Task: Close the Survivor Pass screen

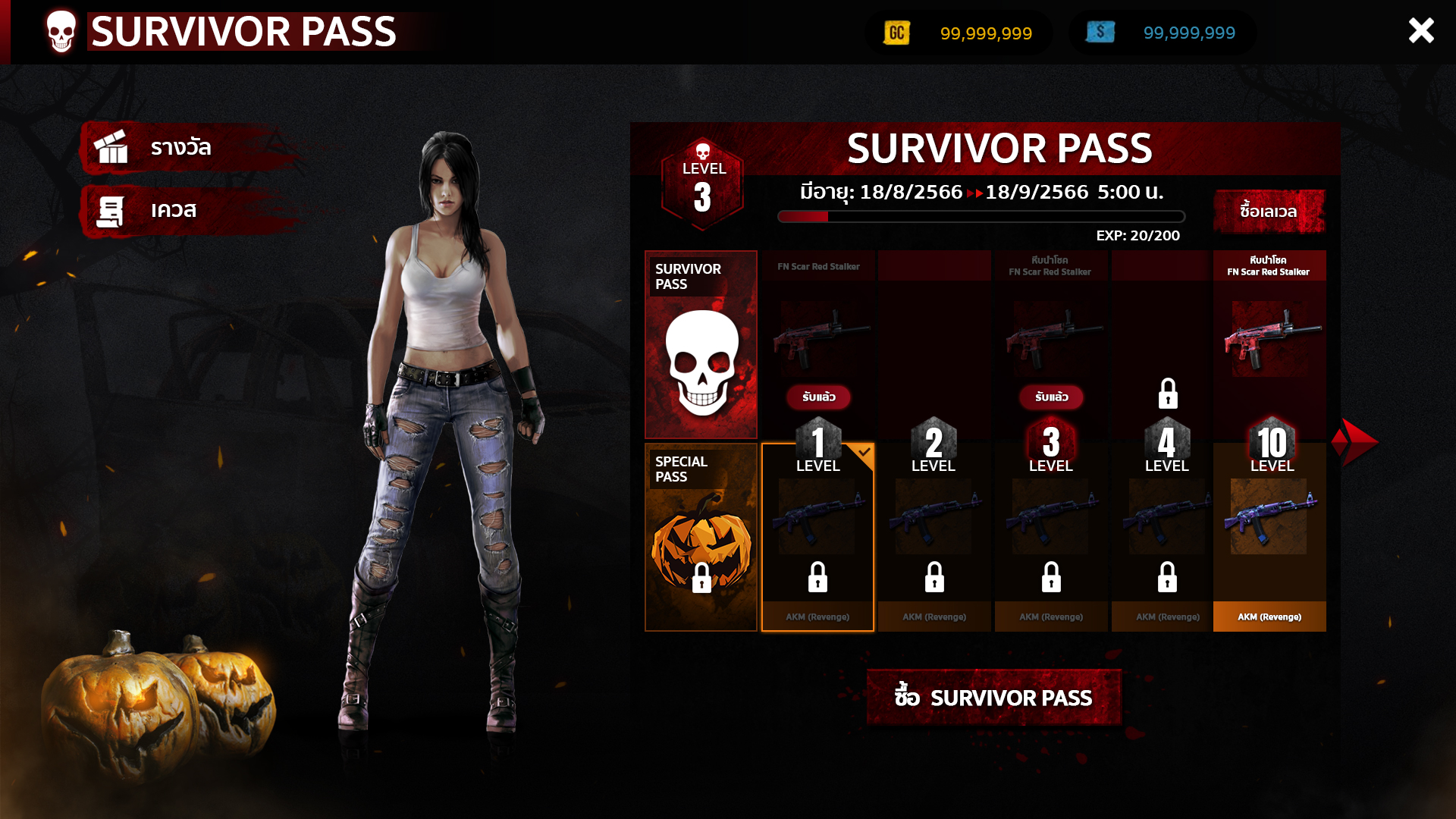Action: pyautogui.click(x=1420, y=31)
